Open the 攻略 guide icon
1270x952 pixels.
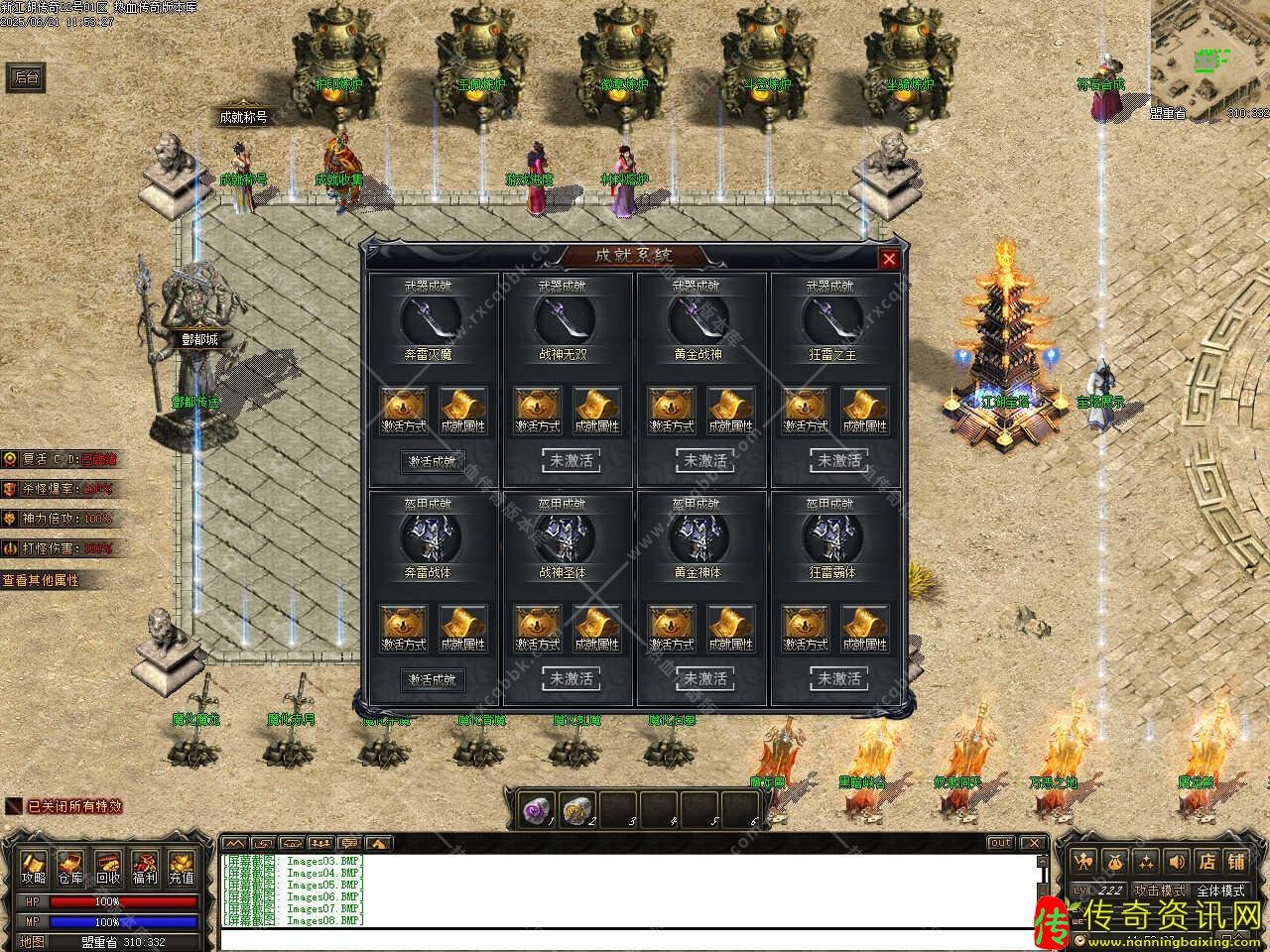pos(34,868)
